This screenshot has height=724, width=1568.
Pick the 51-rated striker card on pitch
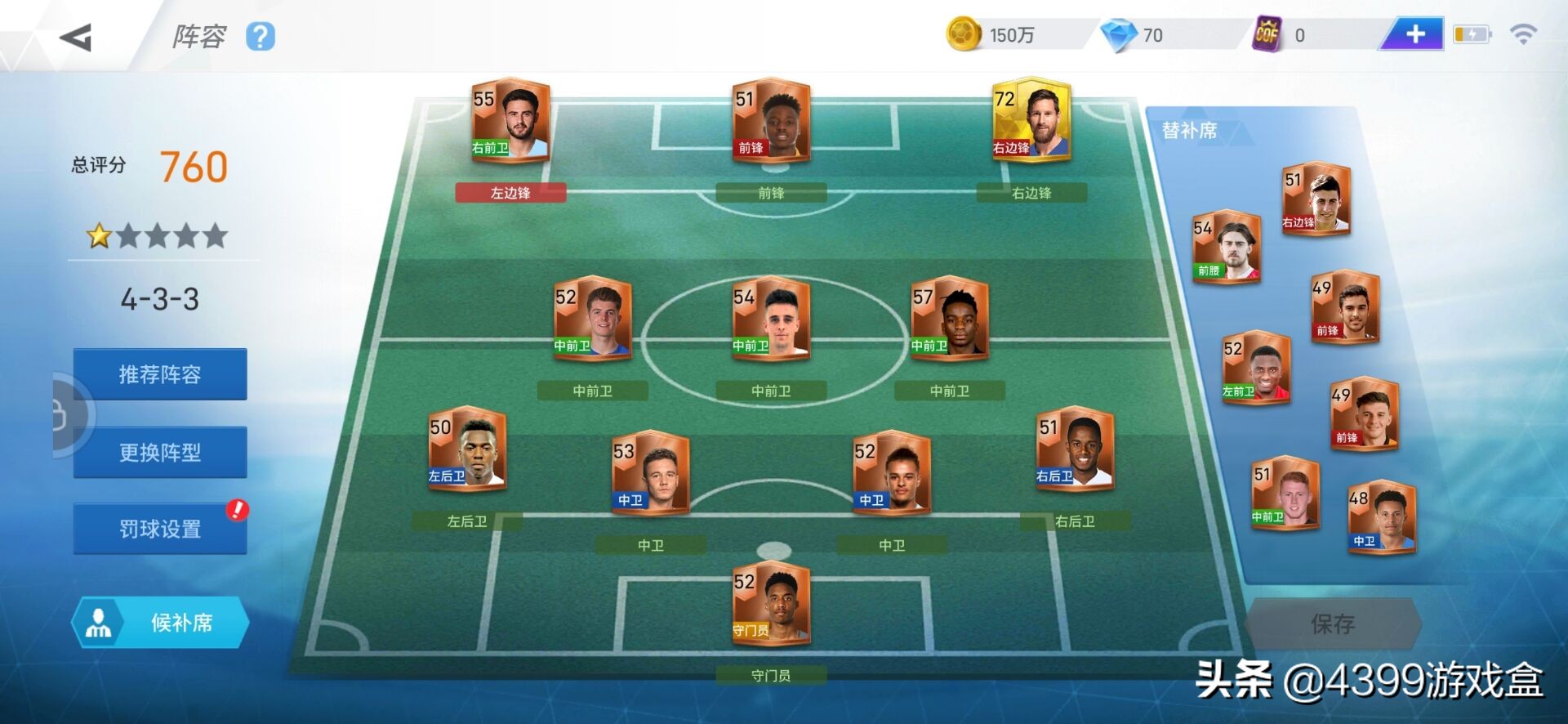pyautogui.click(x=771, y=121)
